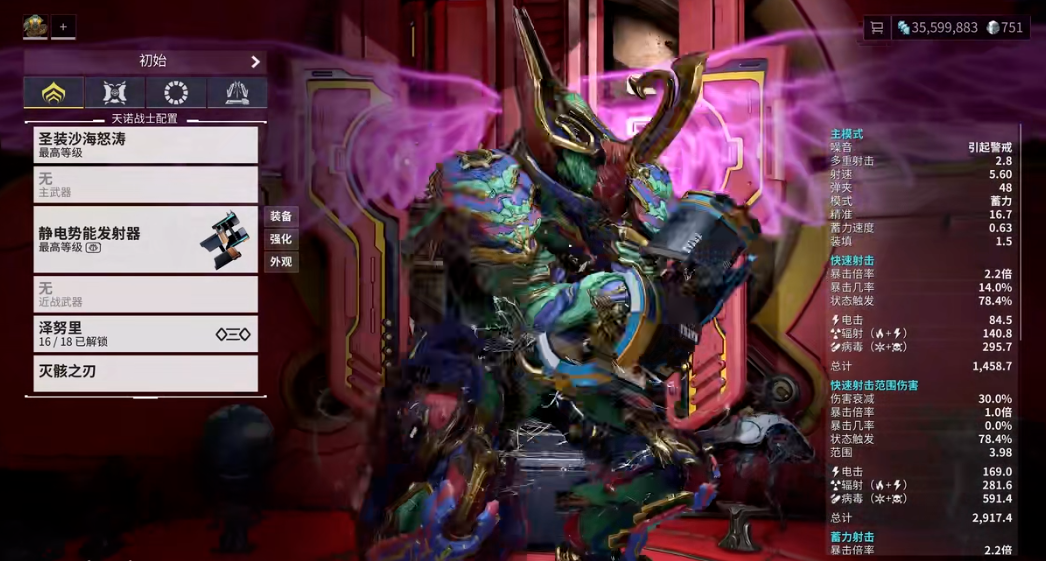Viewport: 1046px width, 561px height.
Task: Click the plus button beside the avatar
Action: 63,27
